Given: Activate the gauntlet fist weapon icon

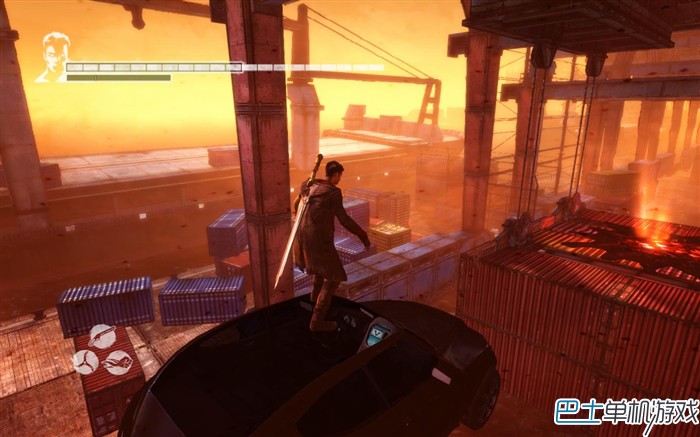Looking at the screenshot, I should tap(120, 363).
